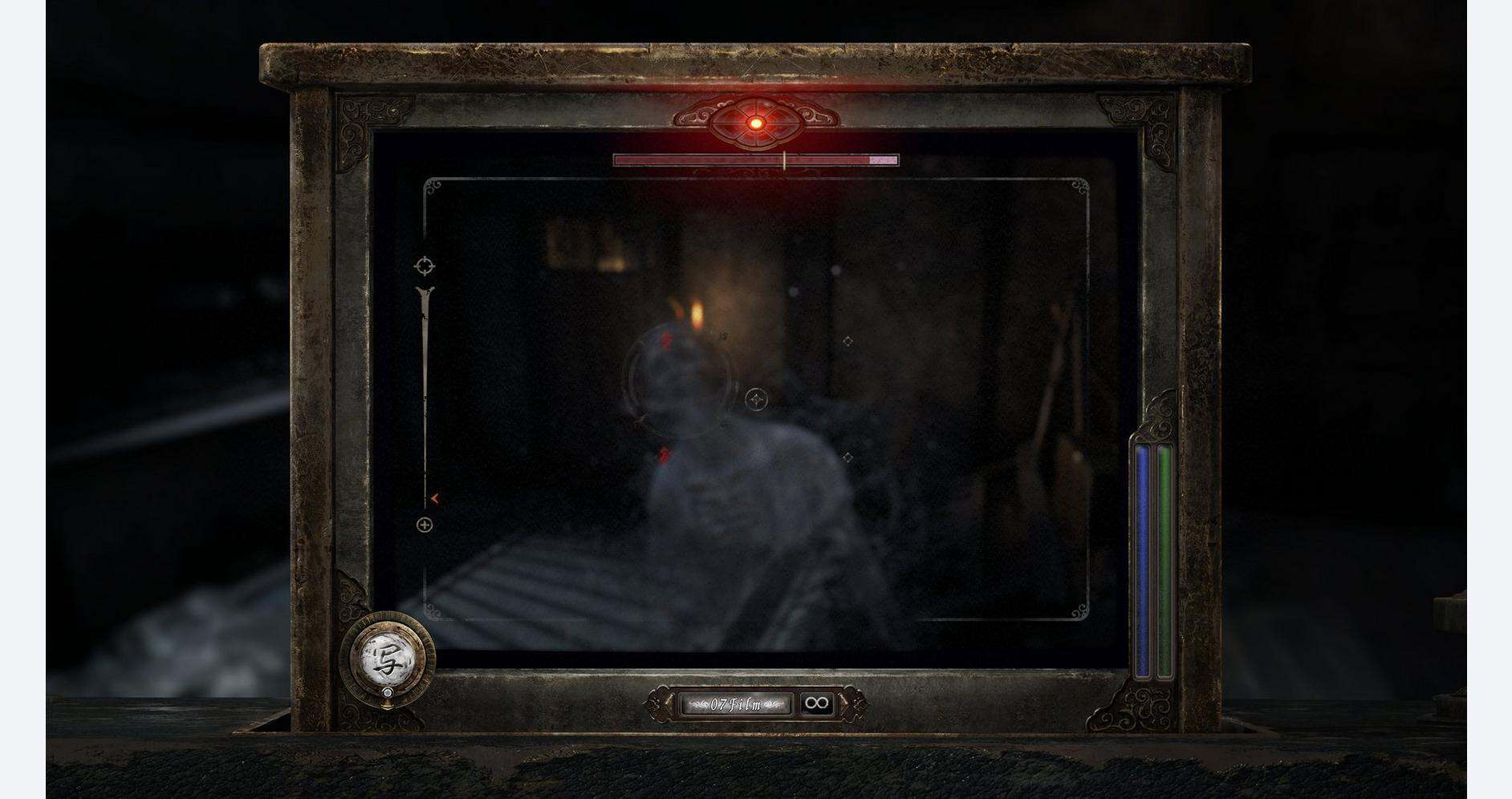Viewport: 1512px width, 799px height.
Task: Click the capture circle reticle in the viewfinder
Action: tap(757, 399)
